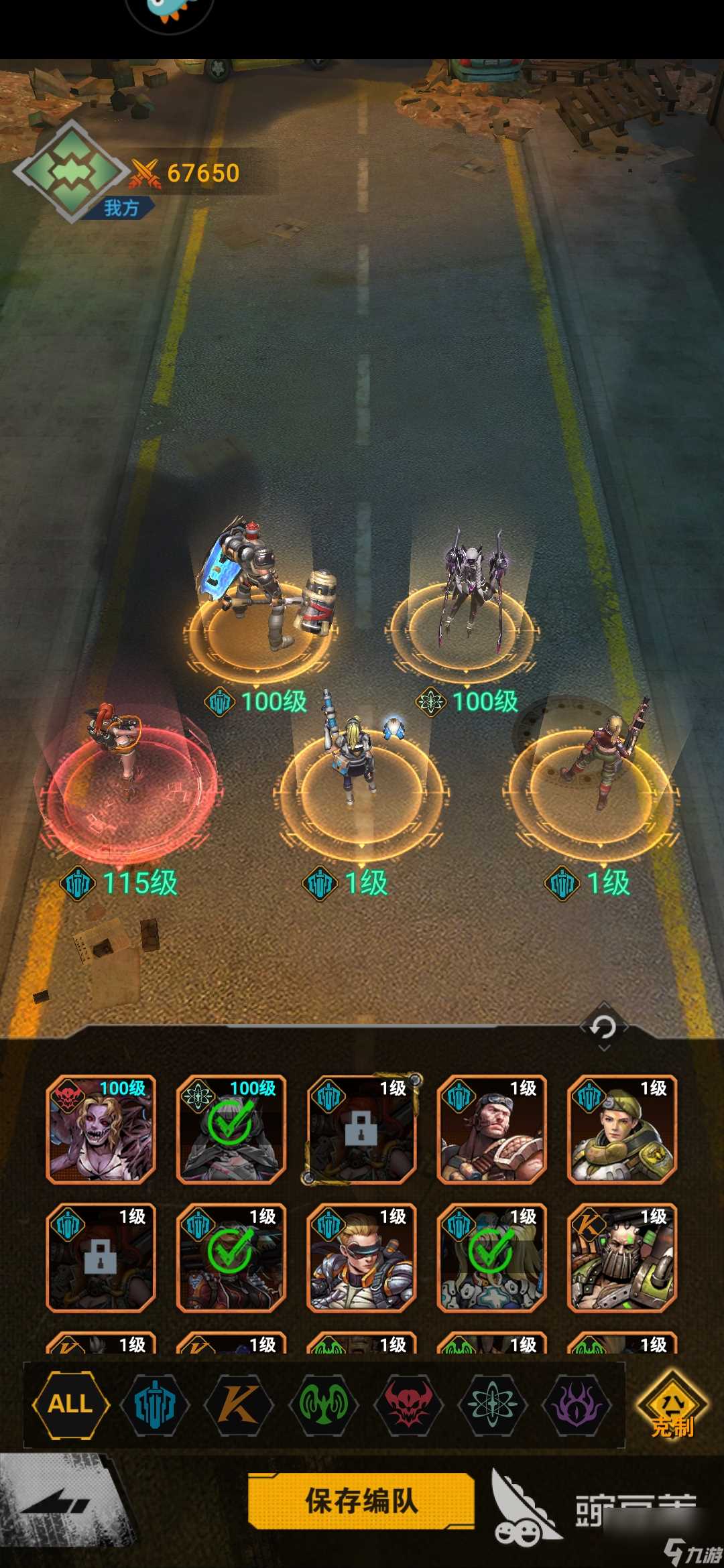Select the blond visor-wearing hero card

click(361, 1258)
